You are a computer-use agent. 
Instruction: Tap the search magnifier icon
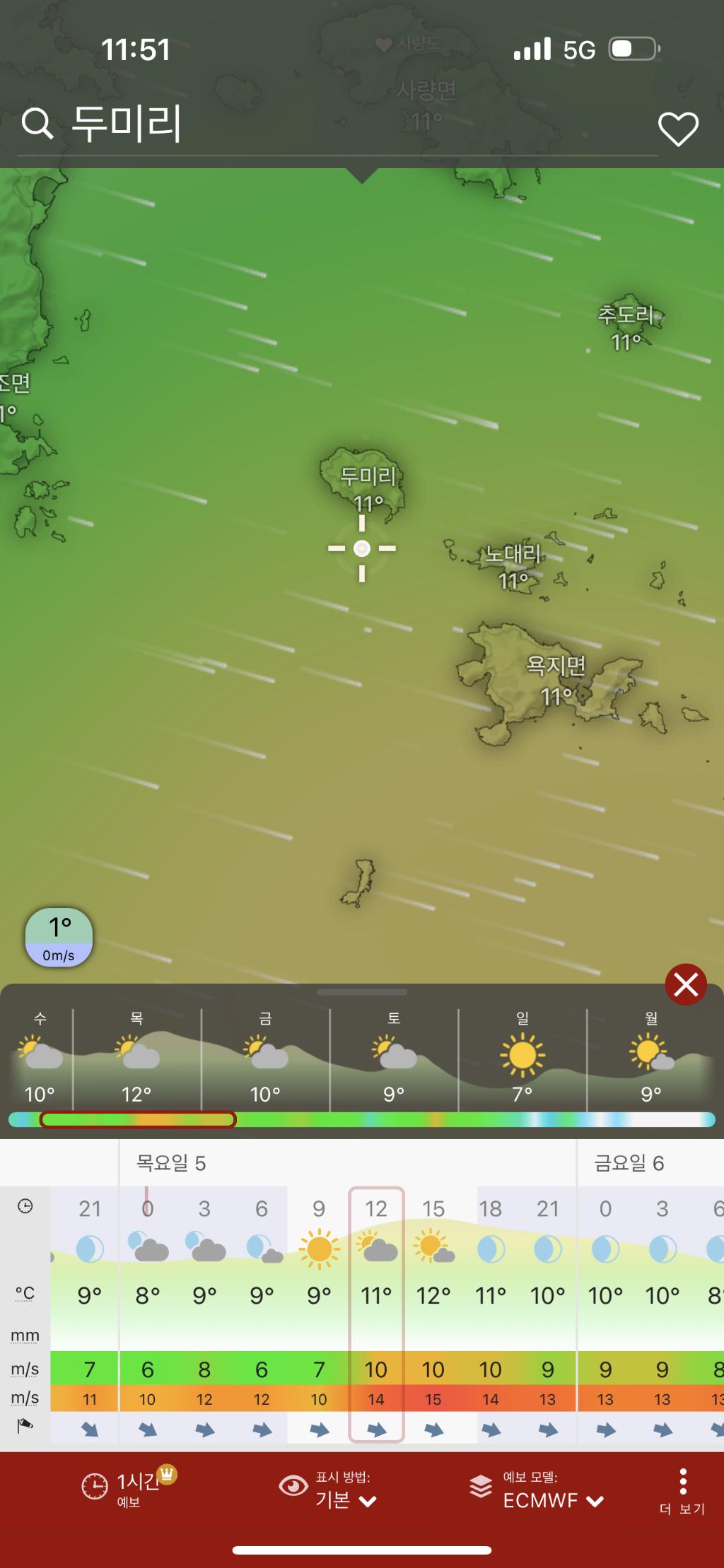click(x=37, y=124)
